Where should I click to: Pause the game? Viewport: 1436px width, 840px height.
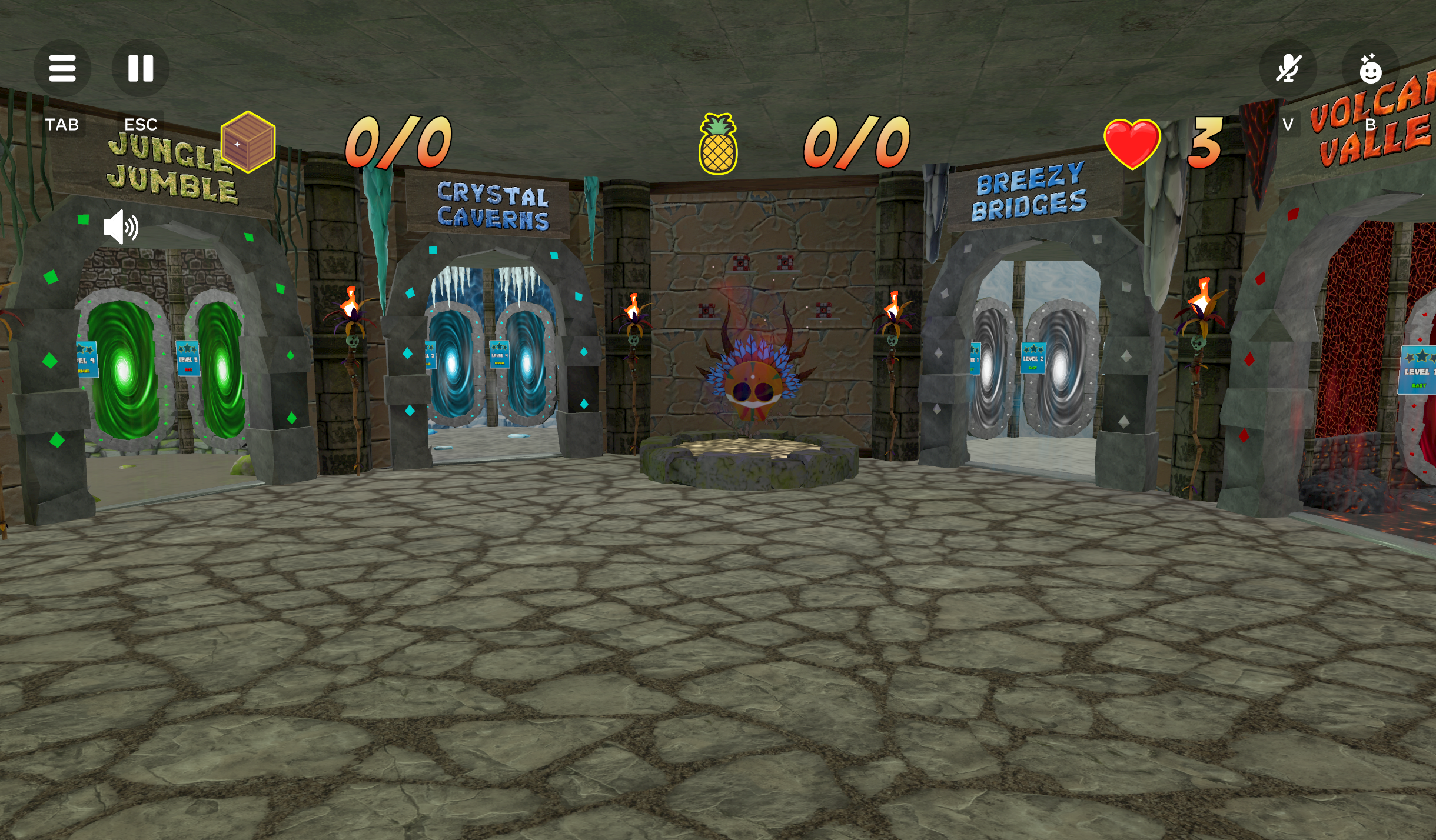click(141, 68)
